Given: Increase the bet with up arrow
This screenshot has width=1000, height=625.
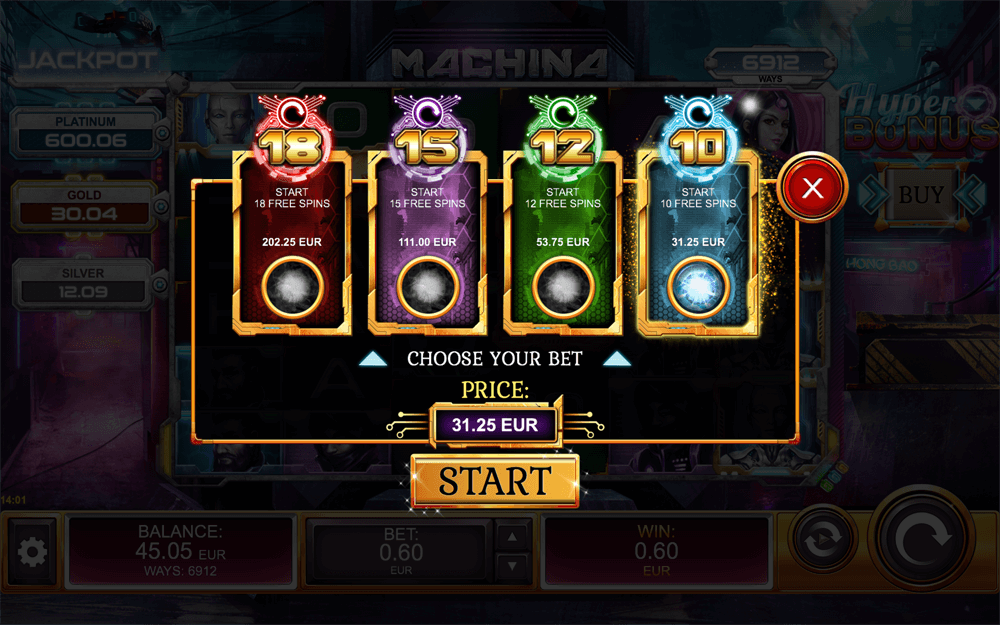Looking at the screenshot, I should (x=513, y=536).
